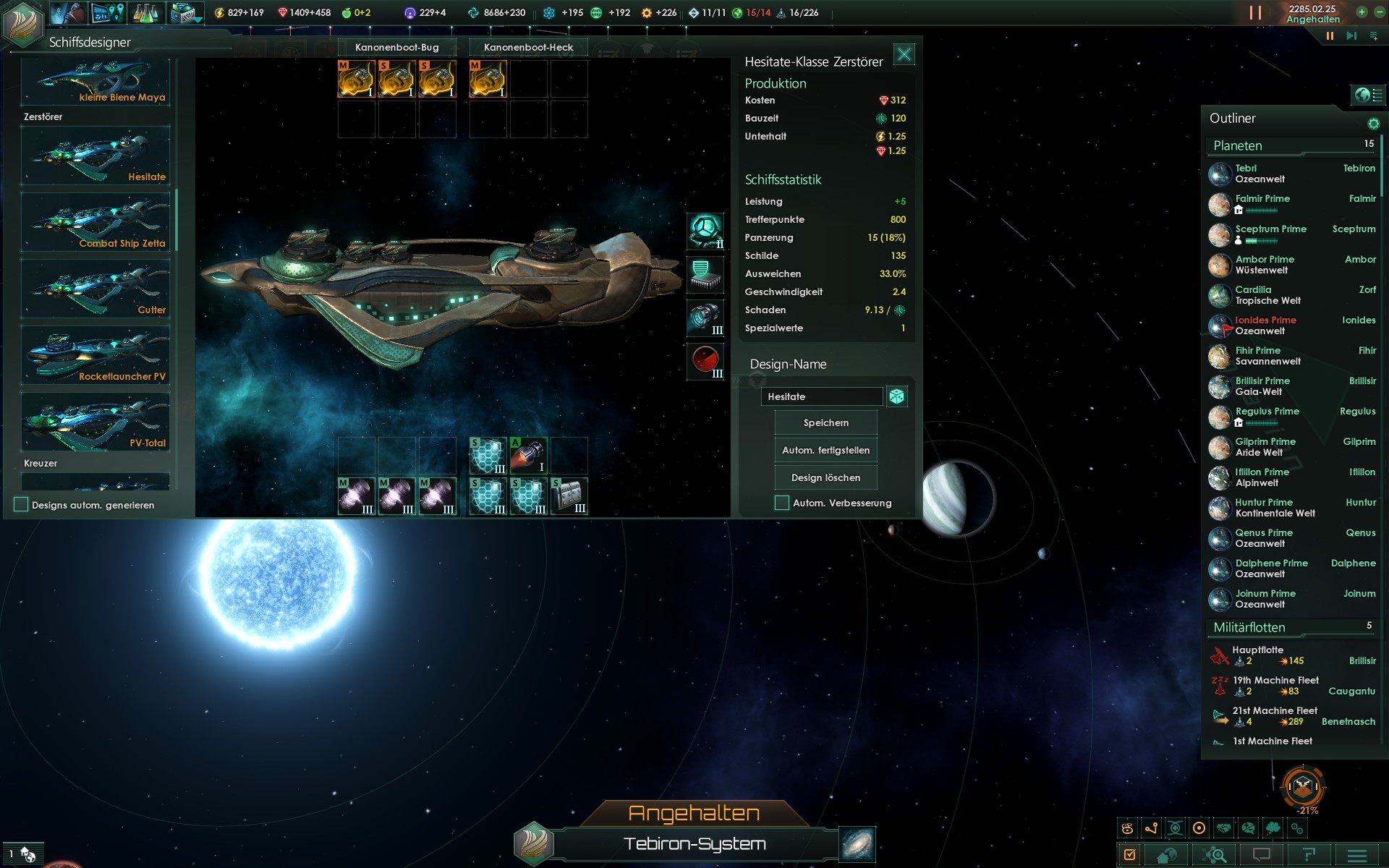The image size is (1389, 868).
Task: Enable Designs autom. generieren checkbox
Action: point(21,505)
